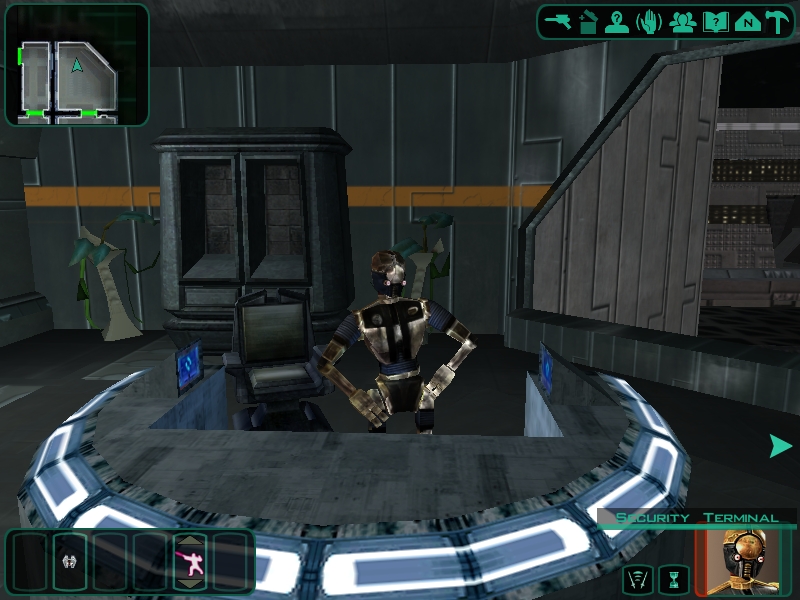
Task: Click the droid character portrait
Action: pos(749,561)
